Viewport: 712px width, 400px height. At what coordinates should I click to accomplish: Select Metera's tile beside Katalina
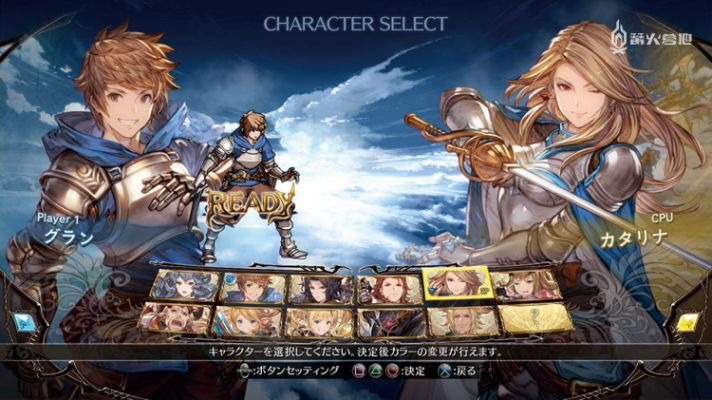(528, 287)
